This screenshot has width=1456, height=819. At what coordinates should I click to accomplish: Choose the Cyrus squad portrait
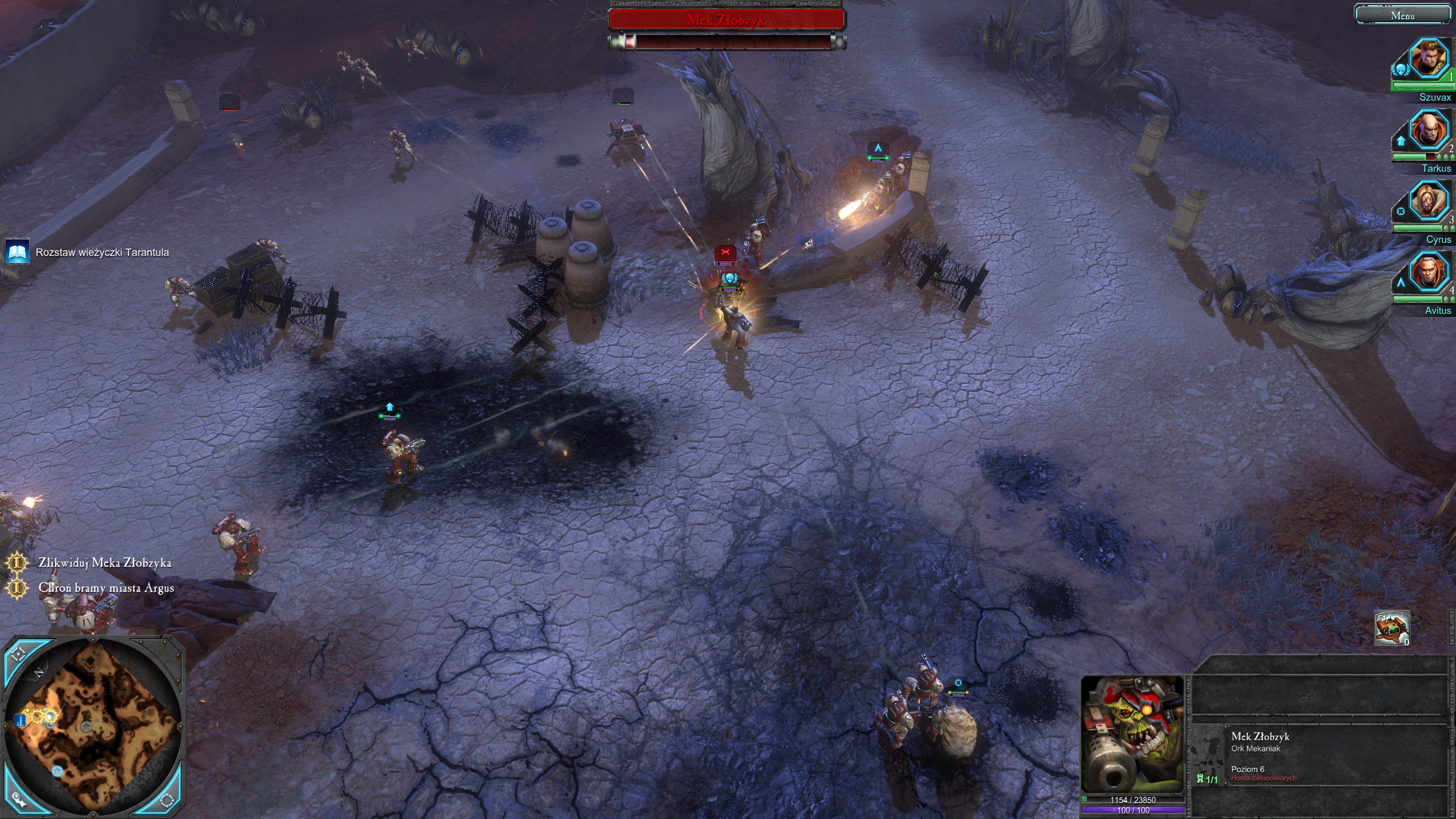[x=1428, y=200]
